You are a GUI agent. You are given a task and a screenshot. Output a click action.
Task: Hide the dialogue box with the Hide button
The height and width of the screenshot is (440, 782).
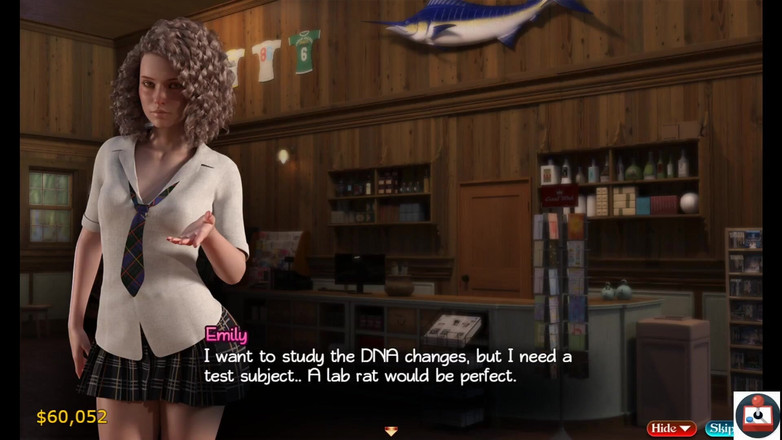pyautogui.click(x=671, y=428)
